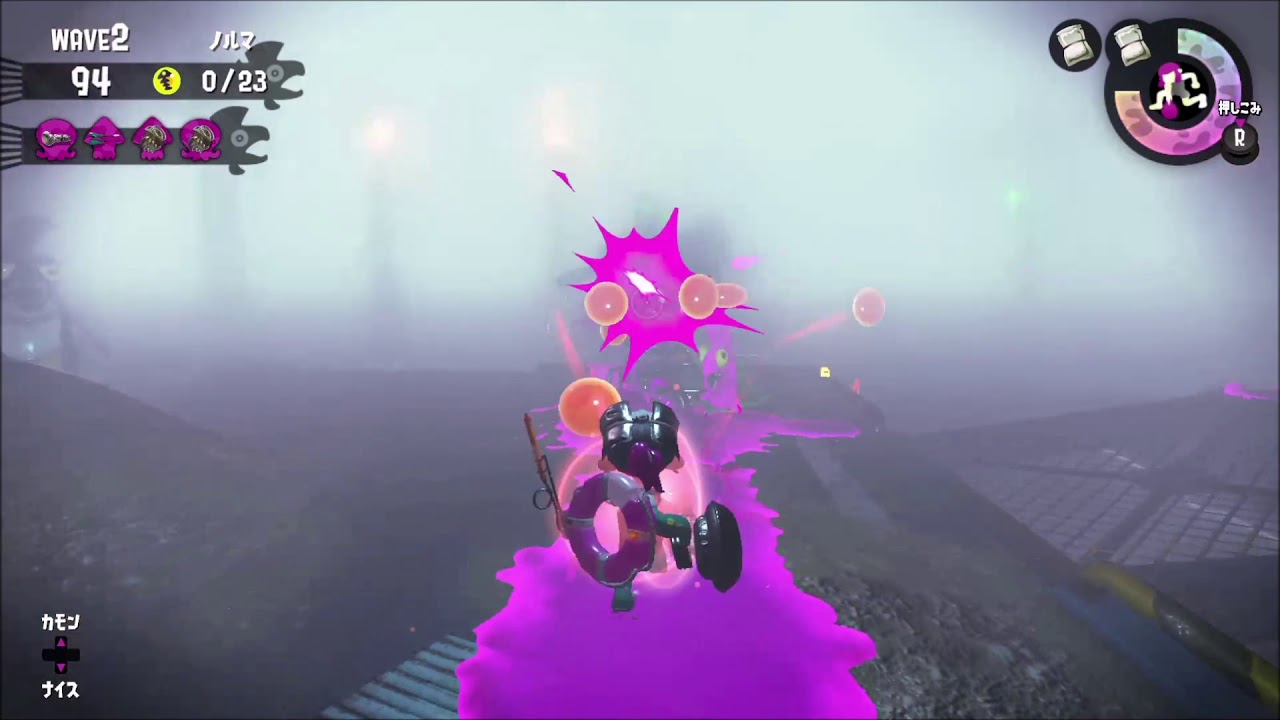Select the golden egg icon in the HUD
The width and height of the screenshot is (1280, 720).
click(167, 82)
